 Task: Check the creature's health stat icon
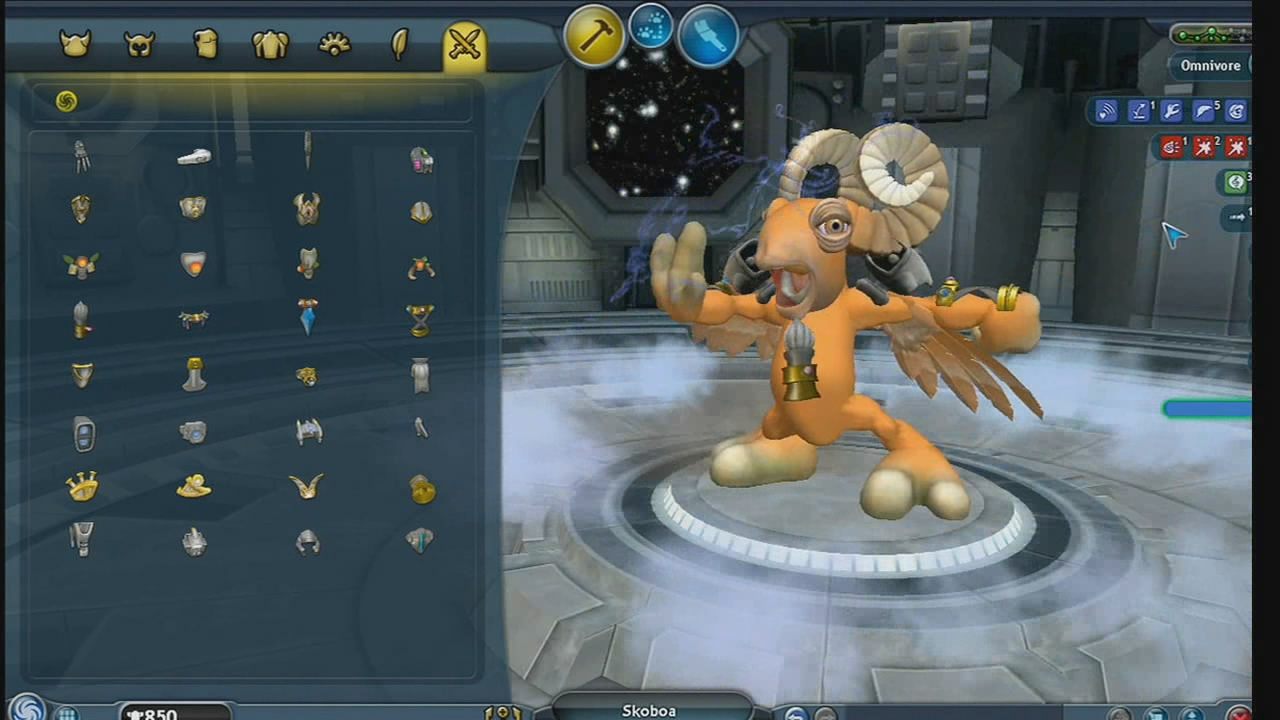(x=1105, y=111)
